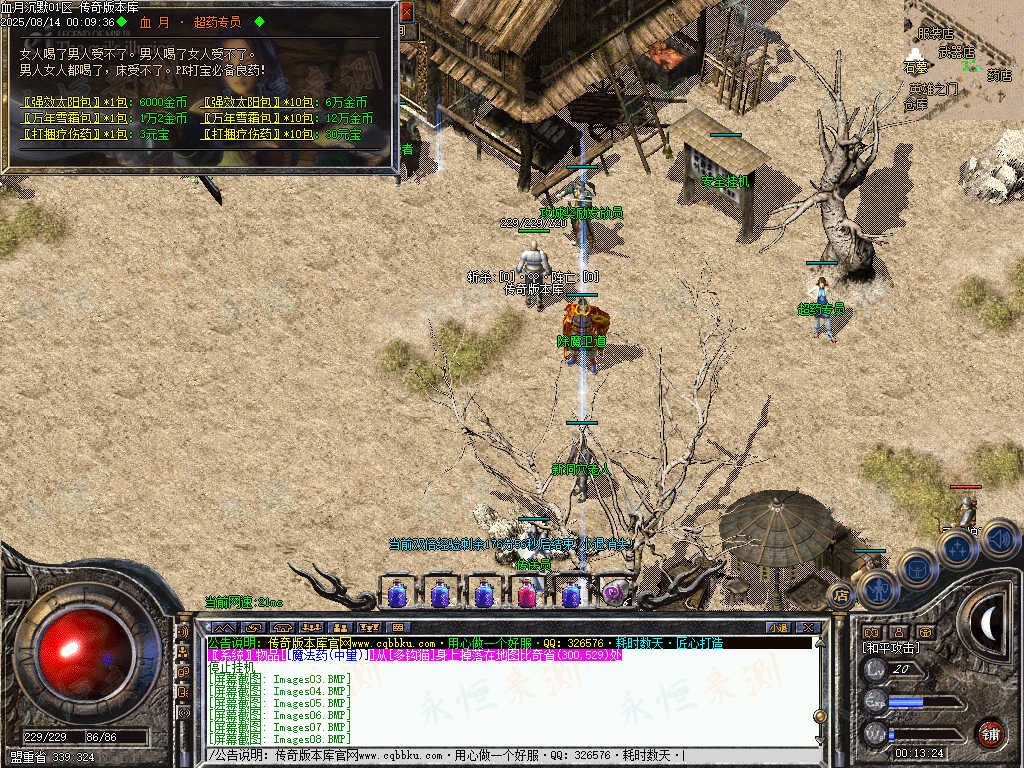This screenshot has width=1024, height=768.
Task: Switch the 和平攻击 attack mode
Action: [891, 648]
